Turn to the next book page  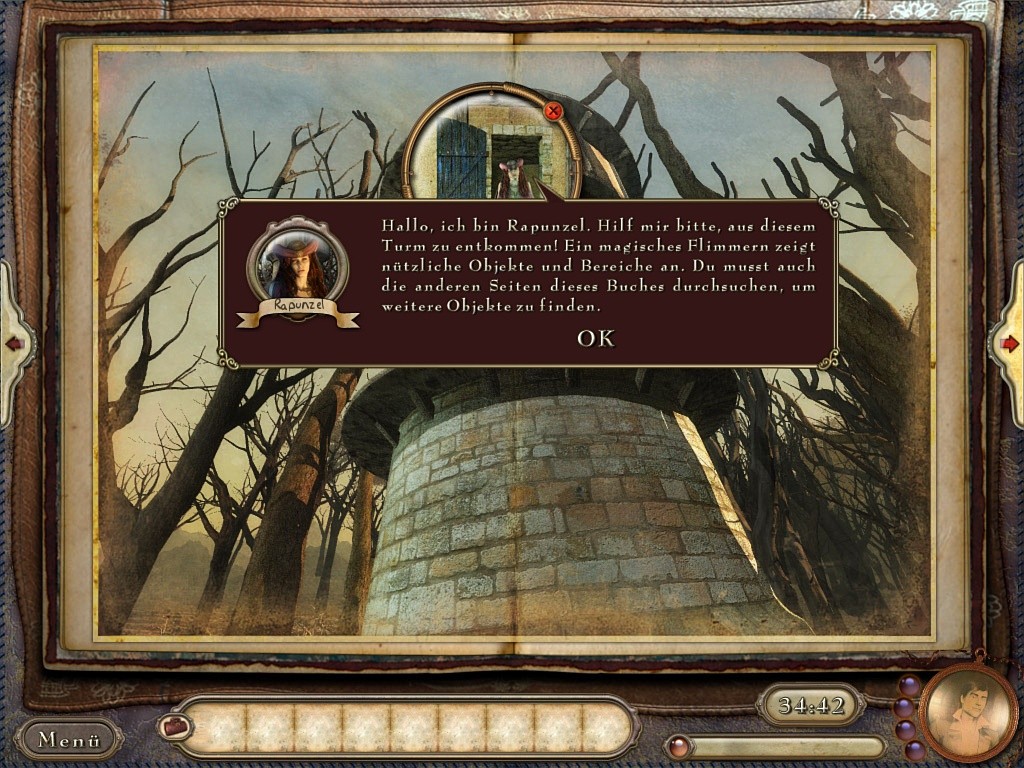1008,344
